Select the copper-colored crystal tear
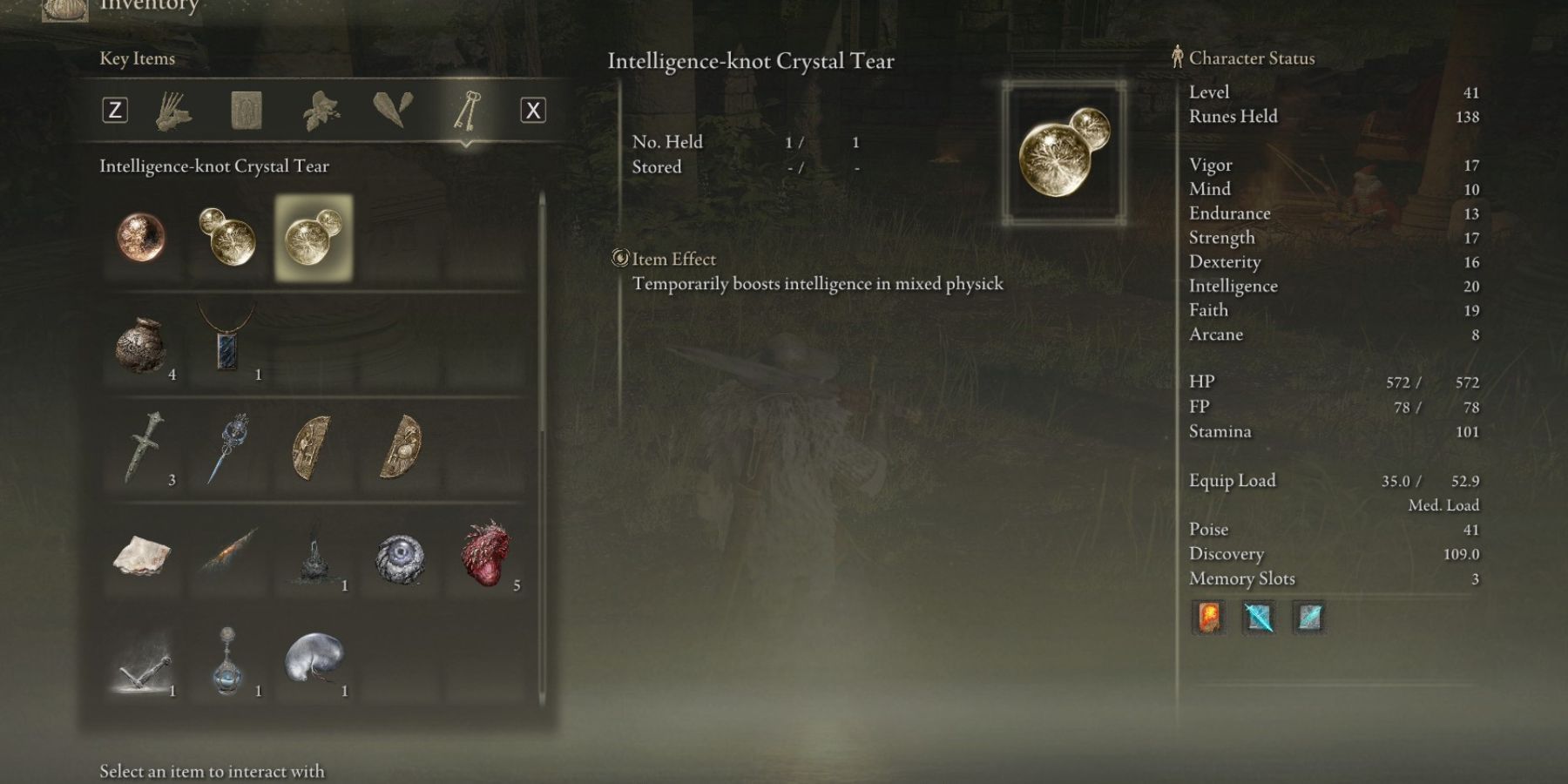This screenshot has height=784, width=1568. [141, 237]
